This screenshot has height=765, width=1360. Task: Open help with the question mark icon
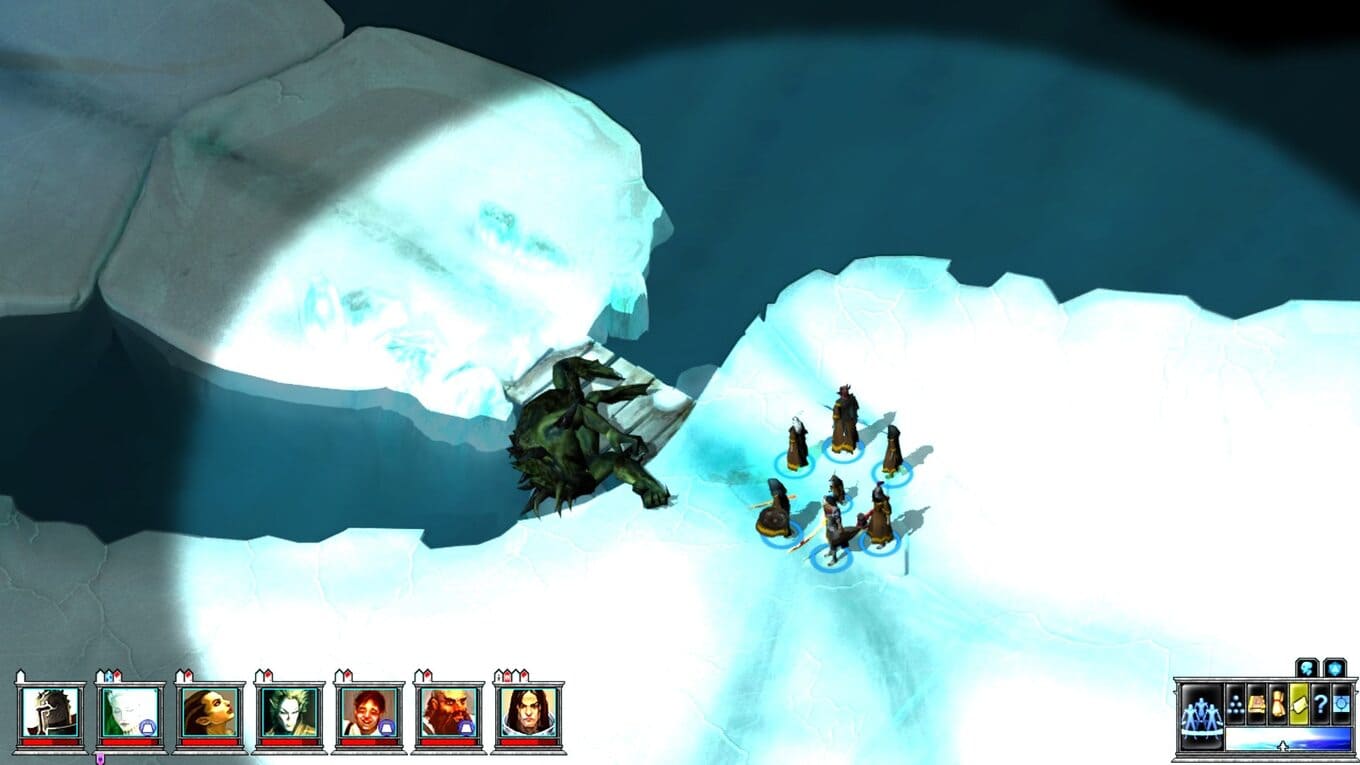(1320, 703)
